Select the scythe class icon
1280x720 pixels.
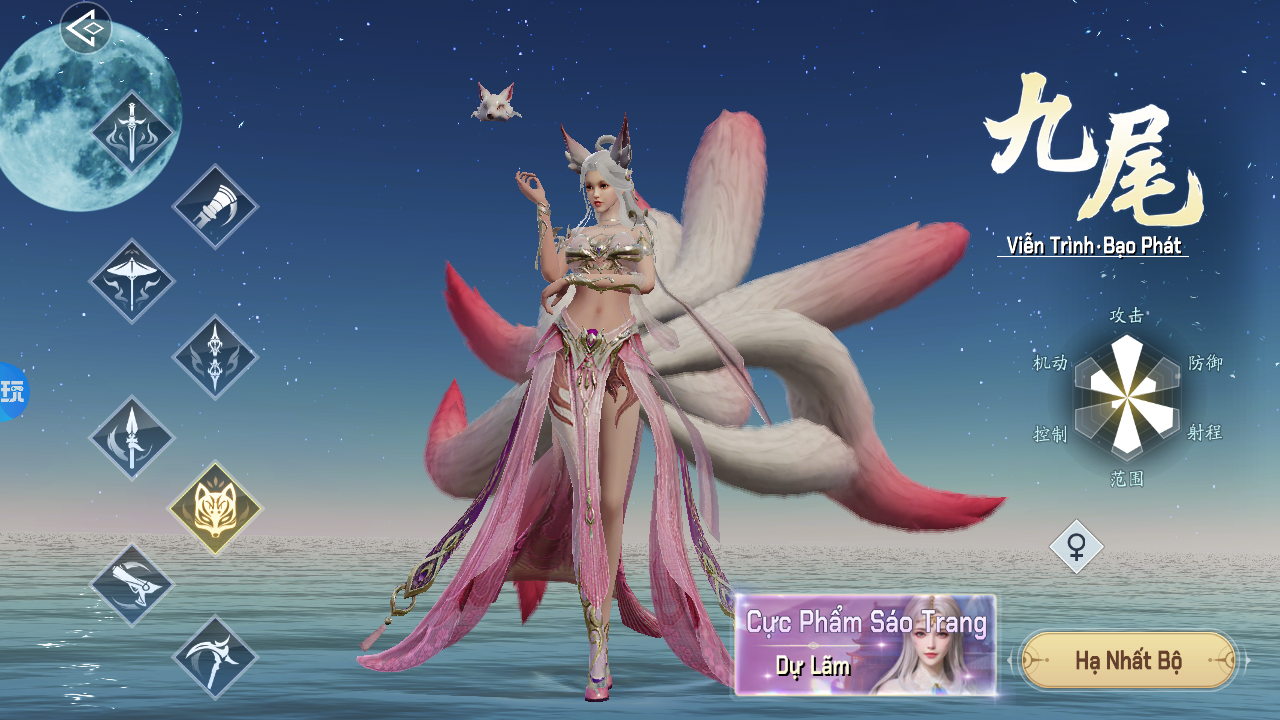coord(215,657)
